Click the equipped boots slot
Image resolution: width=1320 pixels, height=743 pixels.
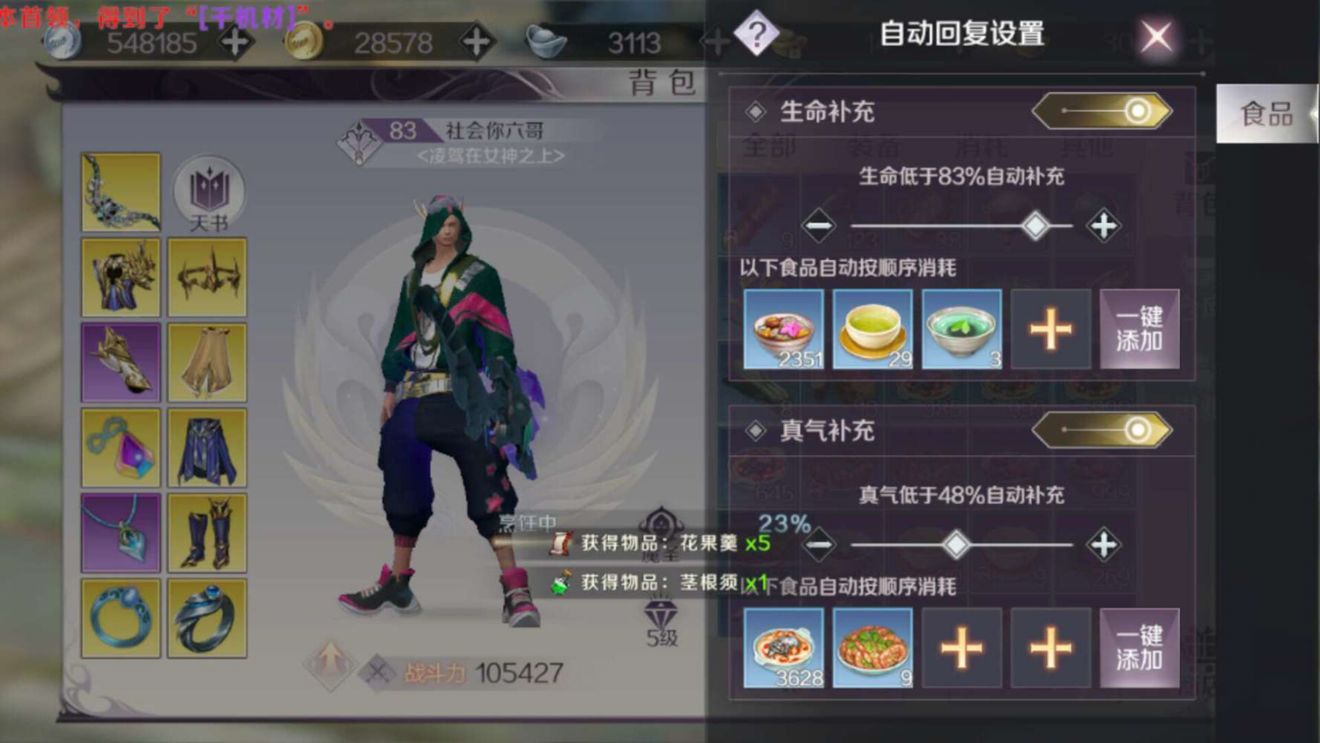click(x=207, y=530)
